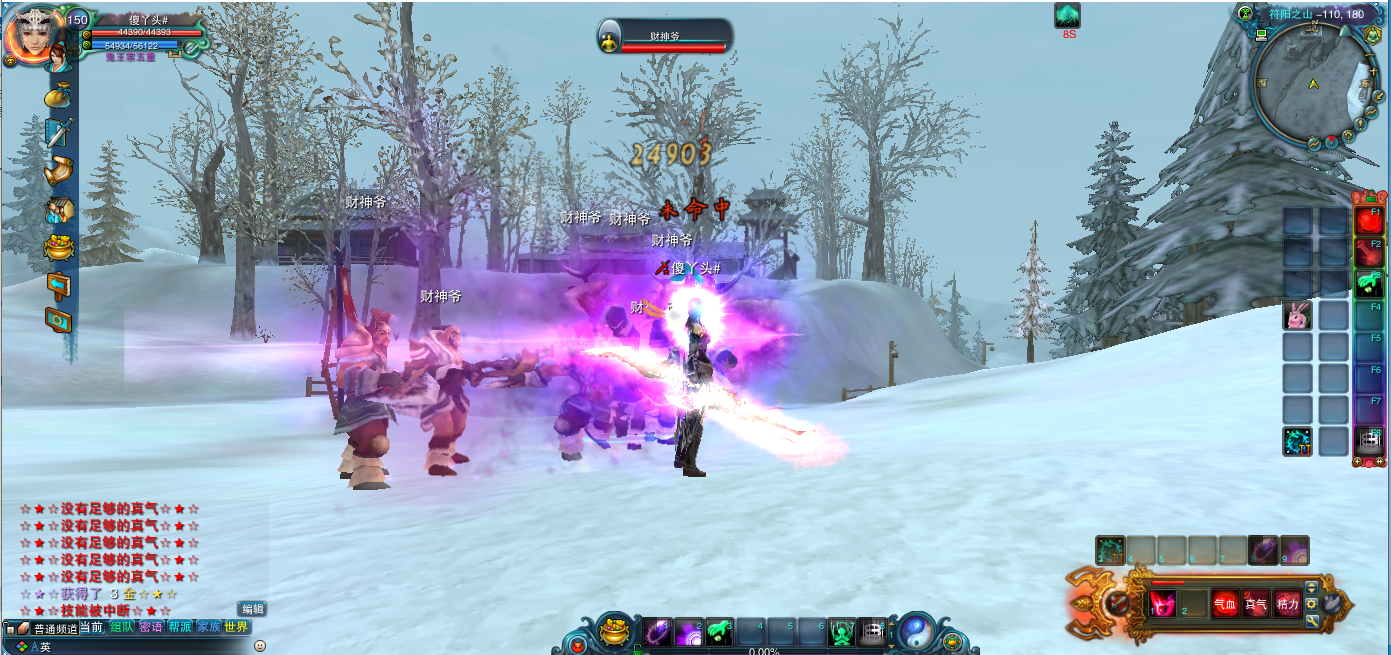This screenshot has height=655, width=1391.
Task: Activate the green hand skill in F3
Action: tap(1368, 284)
